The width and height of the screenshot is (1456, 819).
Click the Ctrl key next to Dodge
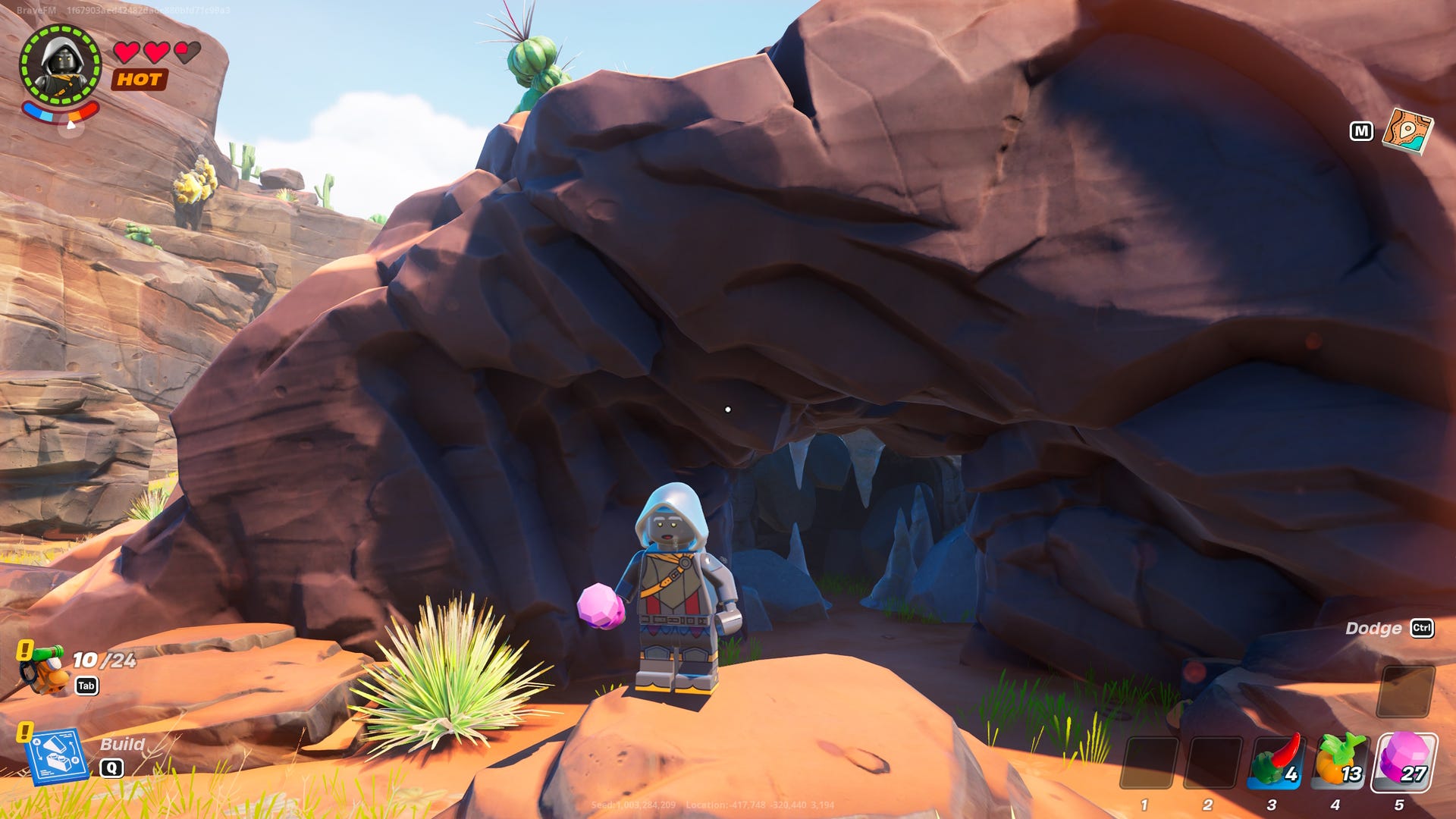(1424, 628)
